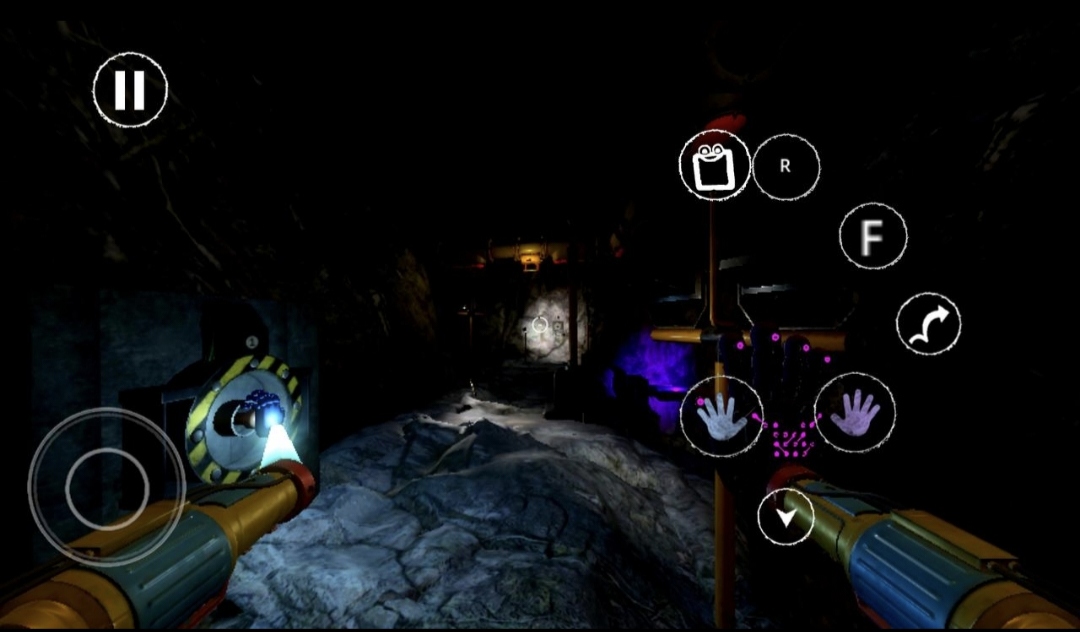Tap the down arrow crouch button
The image size is (1080, 632).
coord(786,518)
